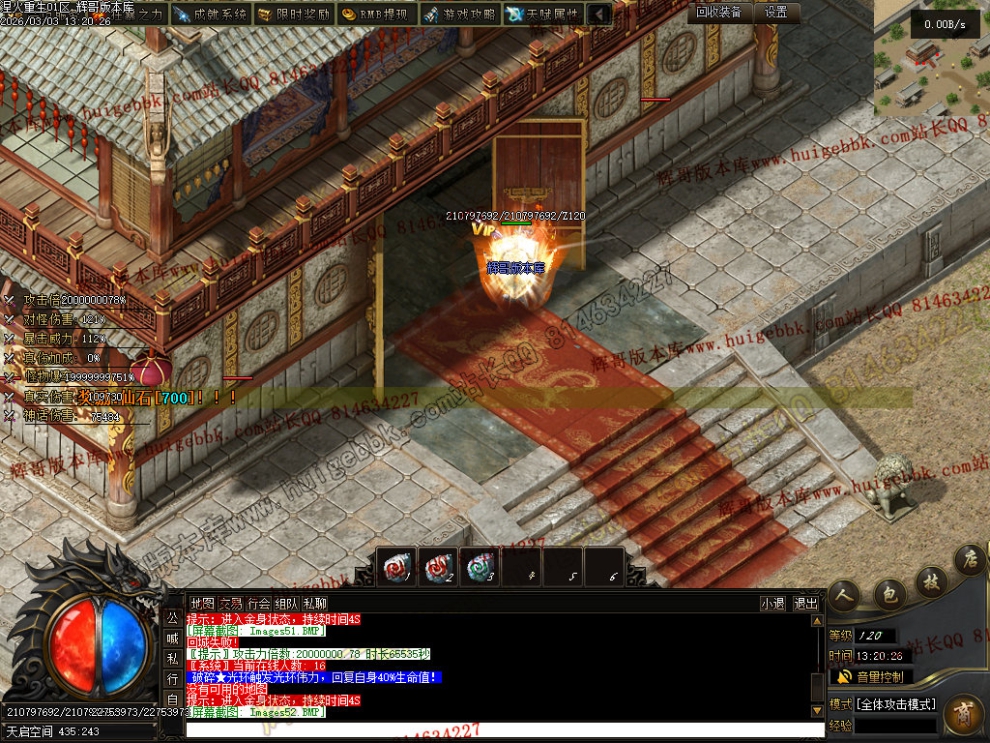This screenshot has width=990, height=743.
Task: Open the character panel with the 人 button
Action: pos(844,595)
